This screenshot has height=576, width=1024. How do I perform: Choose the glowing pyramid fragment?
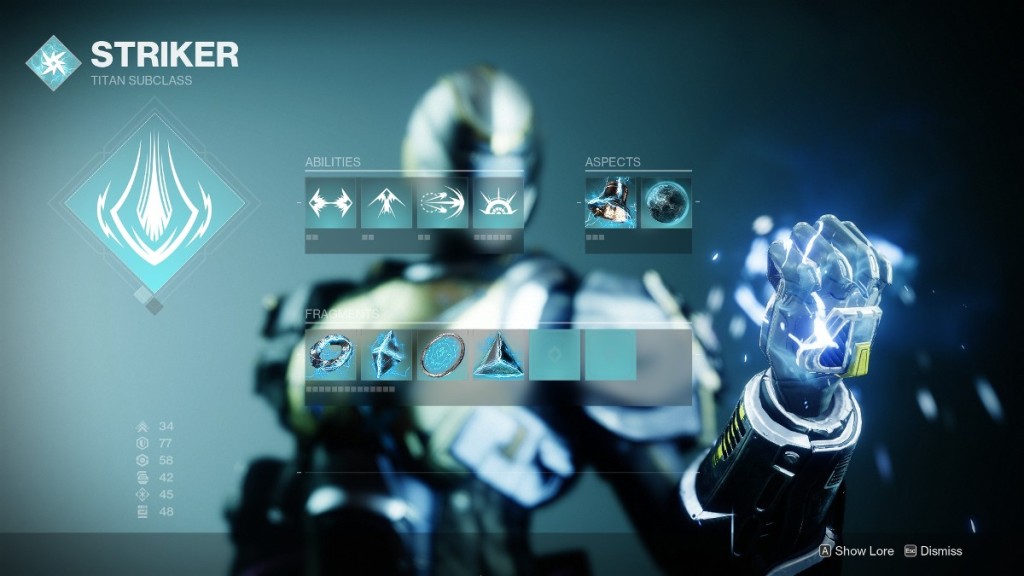click(498, 355)
